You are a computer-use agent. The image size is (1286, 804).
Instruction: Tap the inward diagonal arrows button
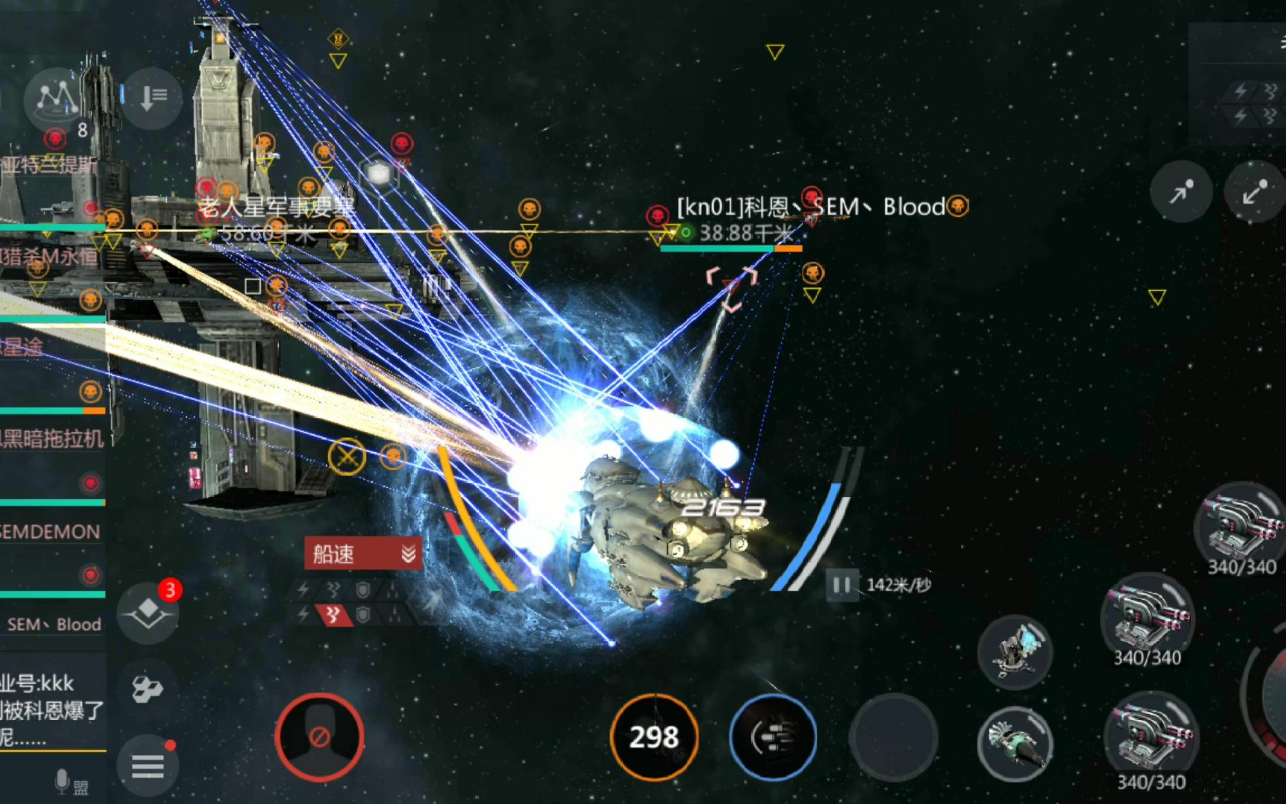(1255, 192)
